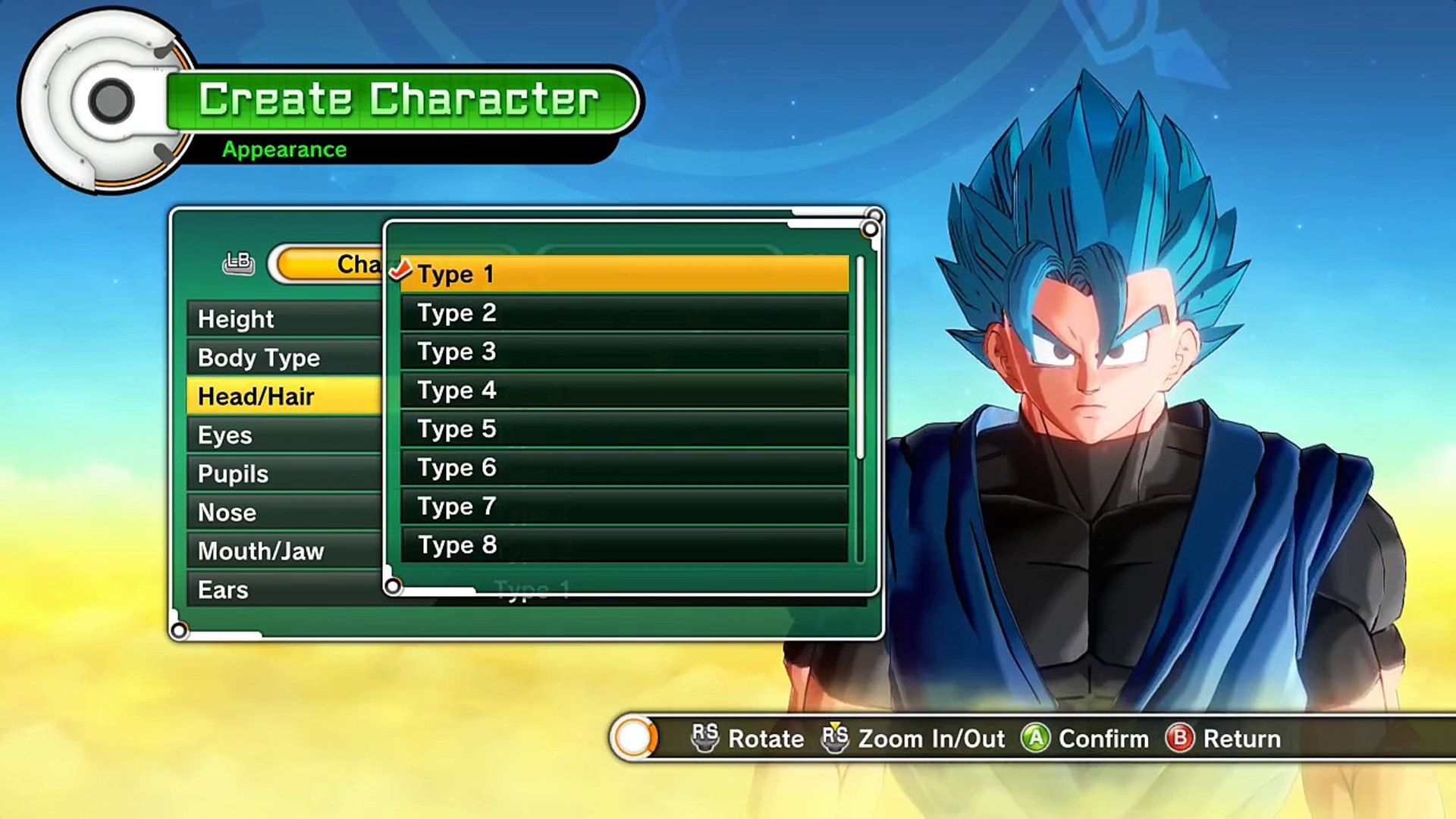Image resolution: width=1456 pixels, height=819 pixels.
Task: Select the Type 1 hair option
Action: pyautogui.click(x=623, y=274)
